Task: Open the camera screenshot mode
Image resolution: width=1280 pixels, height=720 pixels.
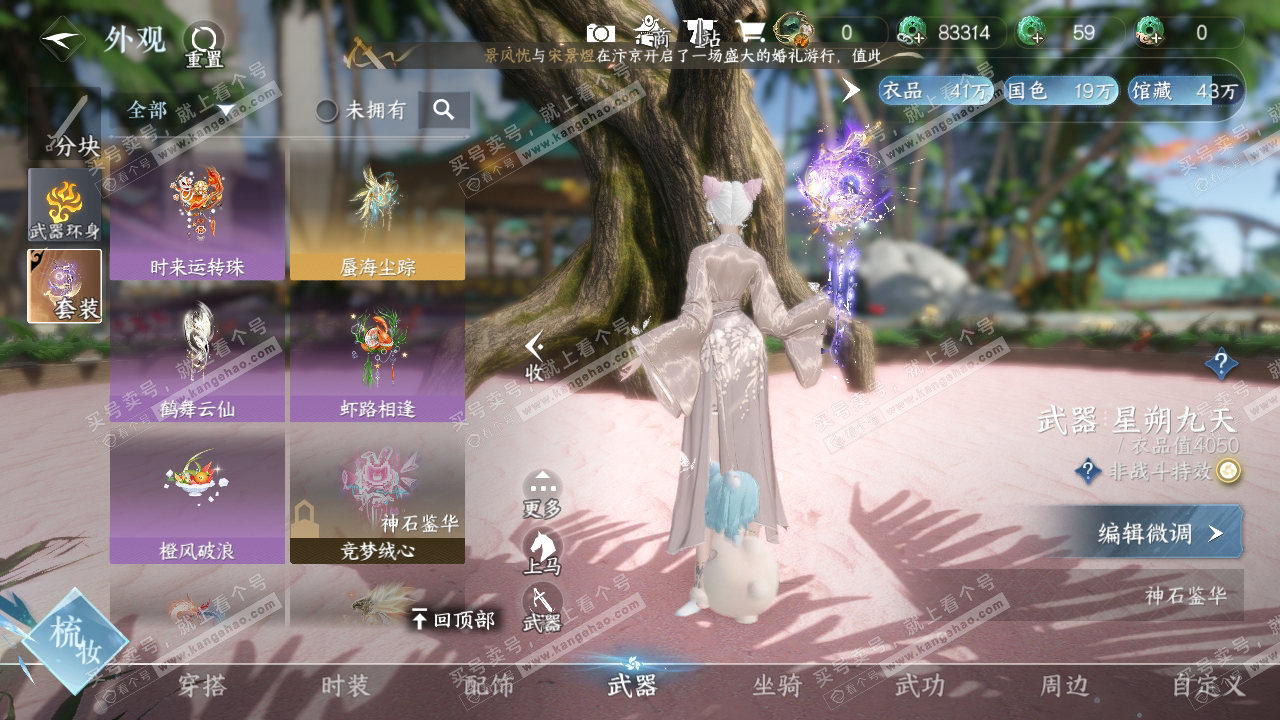Action: coord(600,33)
